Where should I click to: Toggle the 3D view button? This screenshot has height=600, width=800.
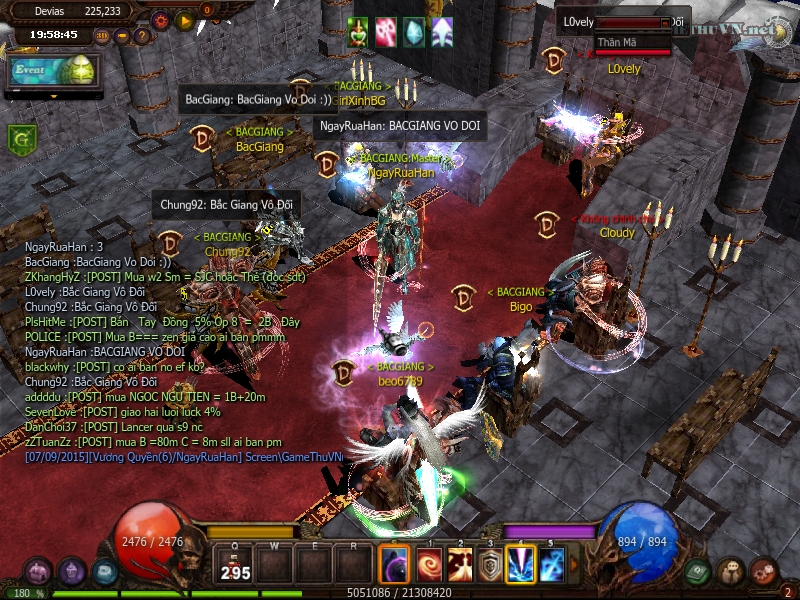(x=102, y=36)
